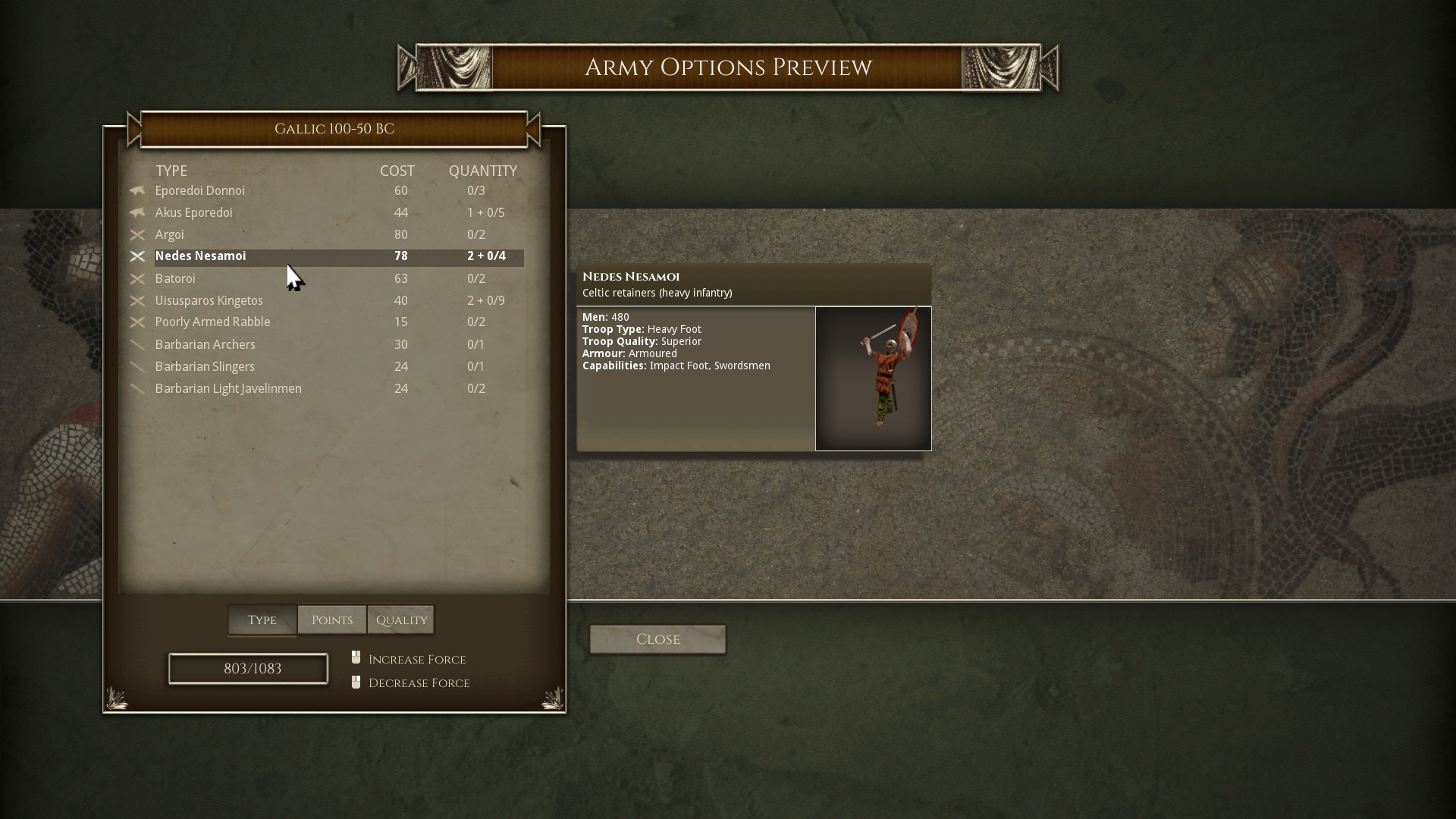Select Uisusparos Kingetos in the list
Image resolution: width=1456 pixels, height=819 pixels.
(x=209, y=301)
